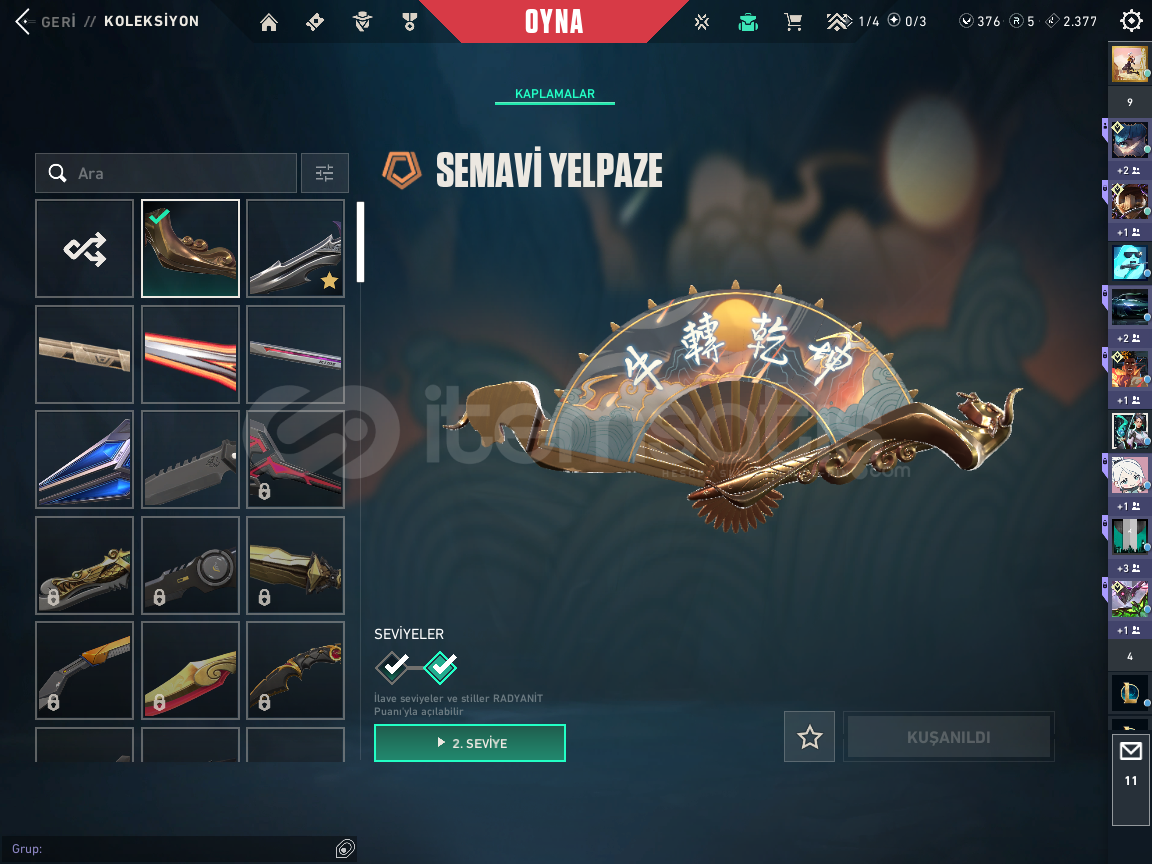Click the KUŞANILDI equip button
Screen dimensions: 1152x864
pos(948,737)
